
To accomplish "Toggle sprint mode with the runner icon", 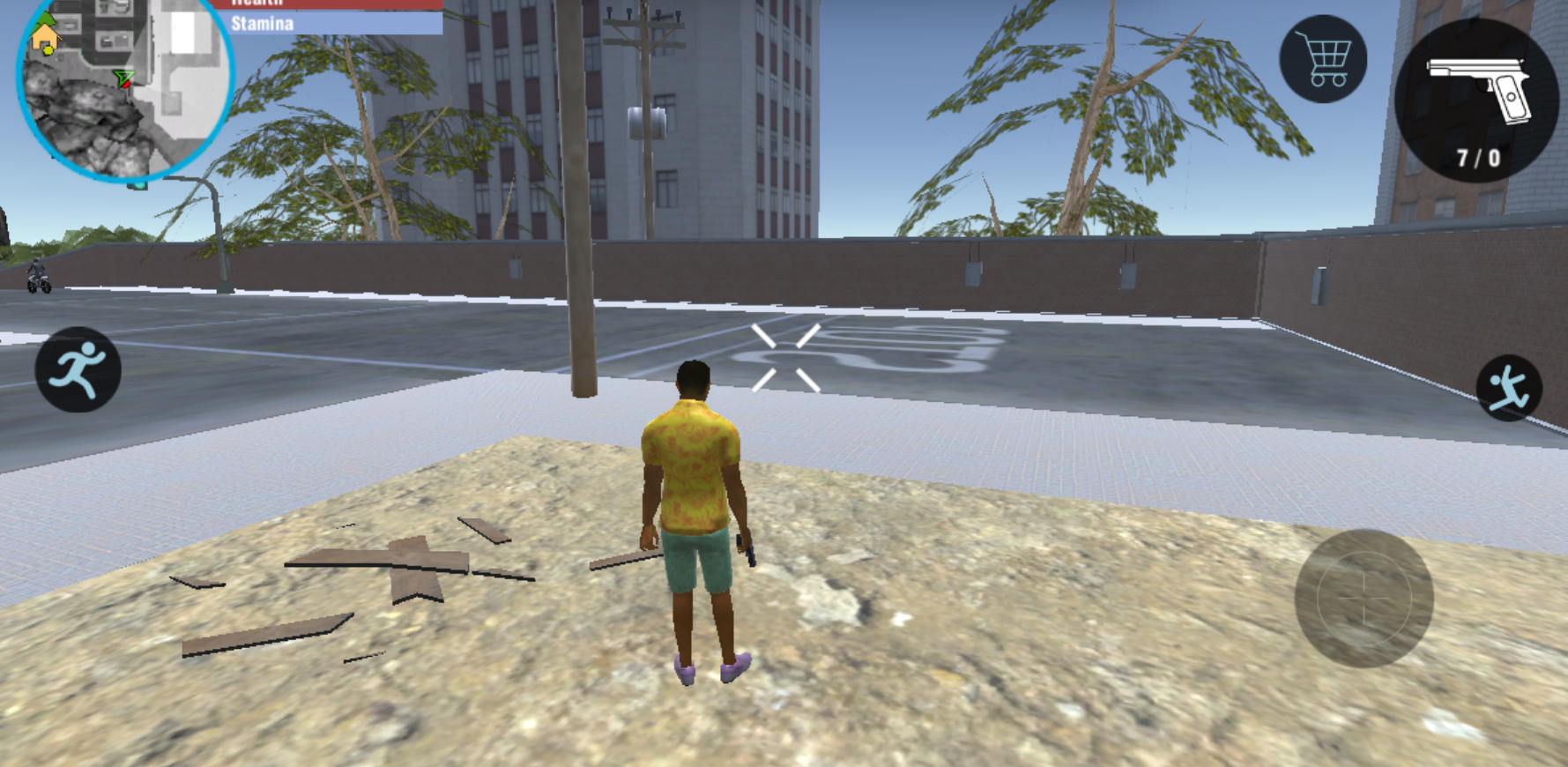I will click(79, 370).
